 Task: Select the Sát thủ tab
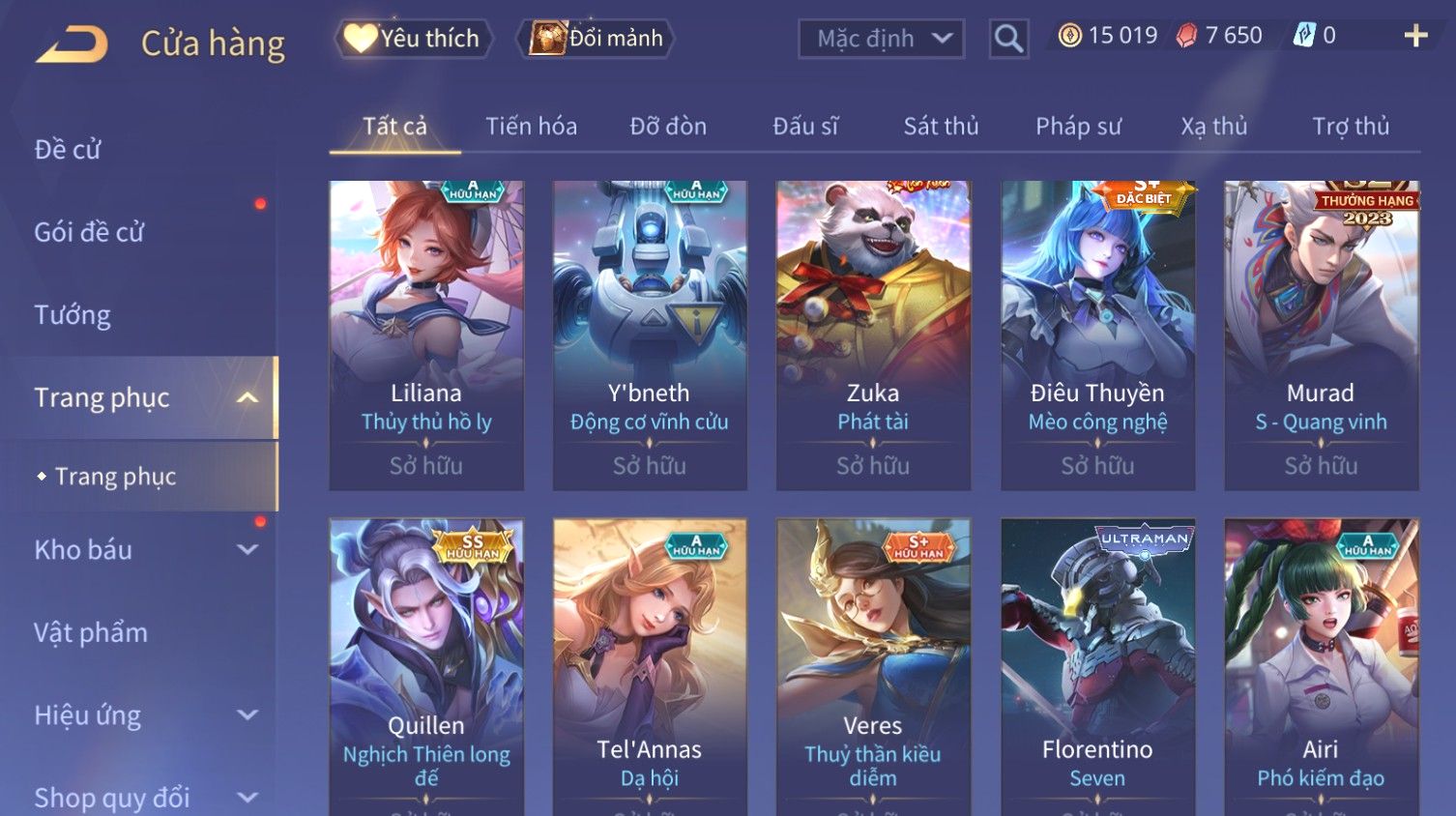941,127
